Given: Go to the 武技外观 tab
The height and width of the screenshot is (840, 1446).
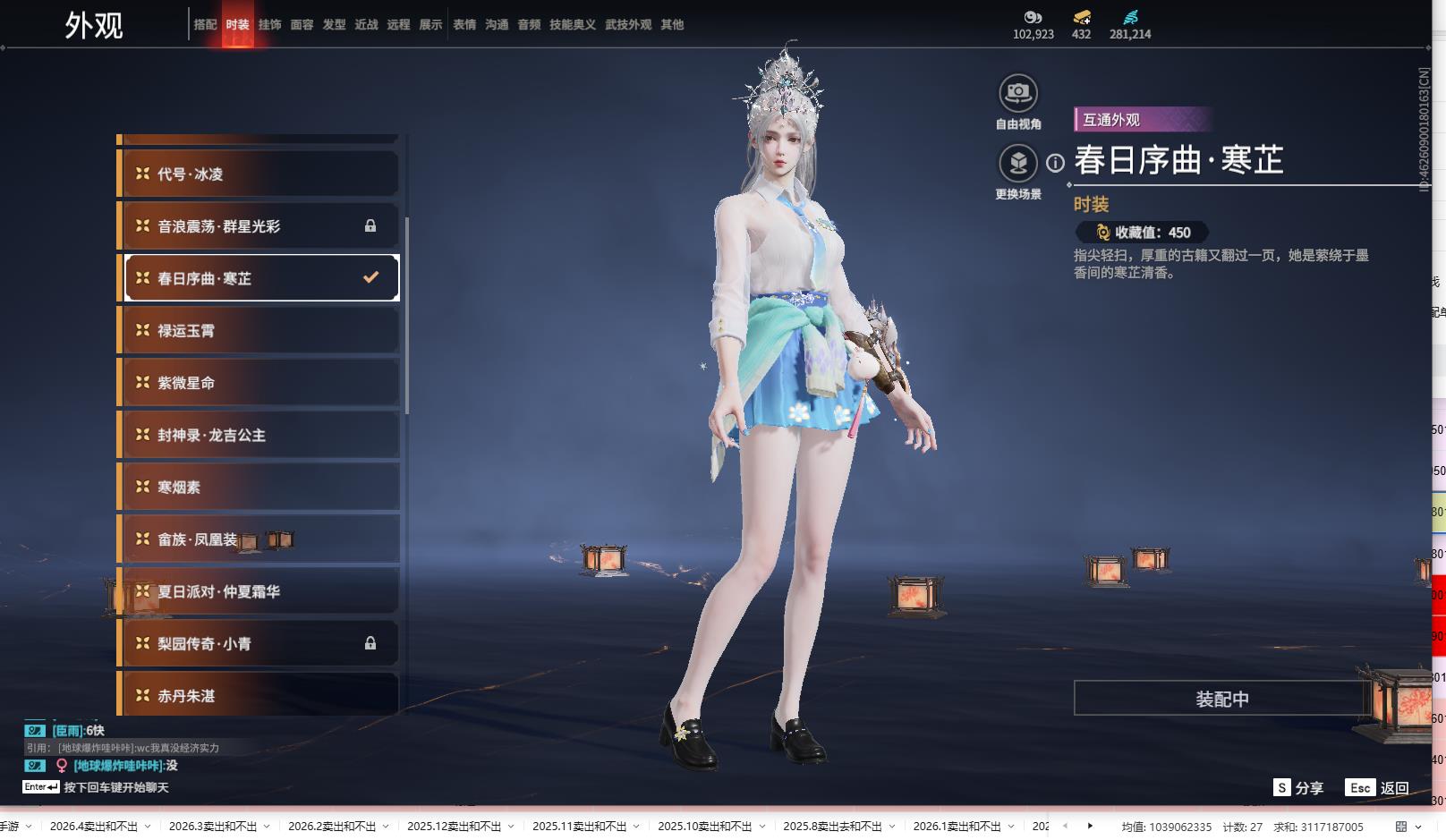Looking at the screenshot, I should point(627,25).
